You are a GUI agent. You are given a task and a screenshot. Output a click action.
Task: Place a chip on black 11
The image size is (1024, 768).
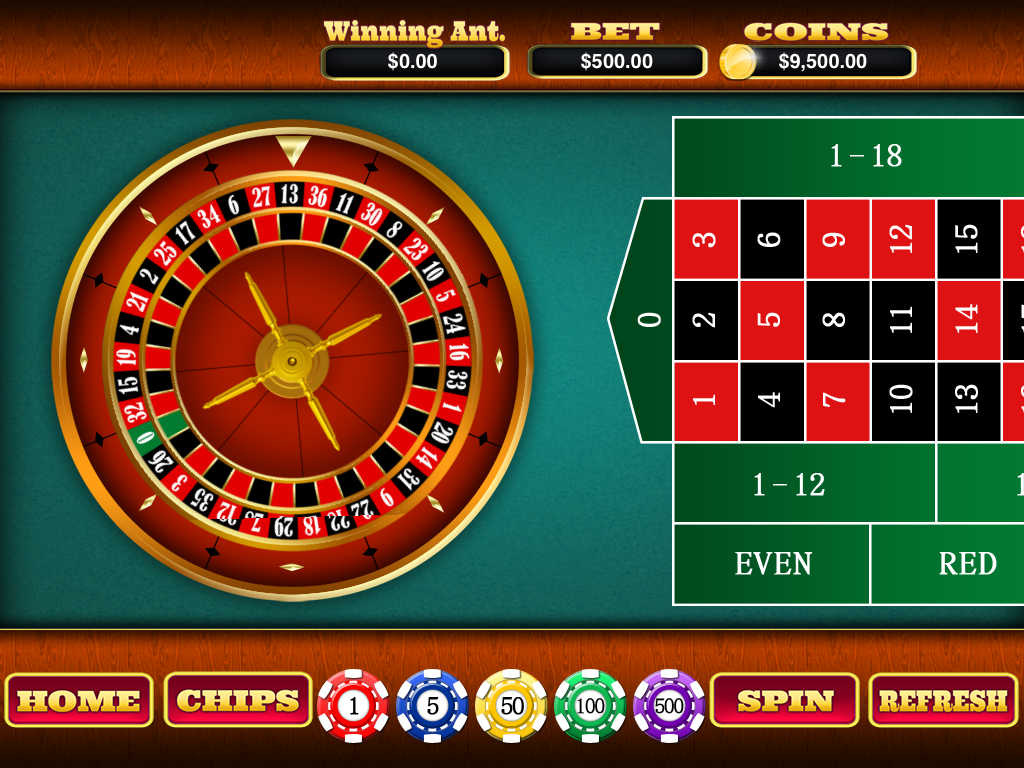tap(903, 320)
